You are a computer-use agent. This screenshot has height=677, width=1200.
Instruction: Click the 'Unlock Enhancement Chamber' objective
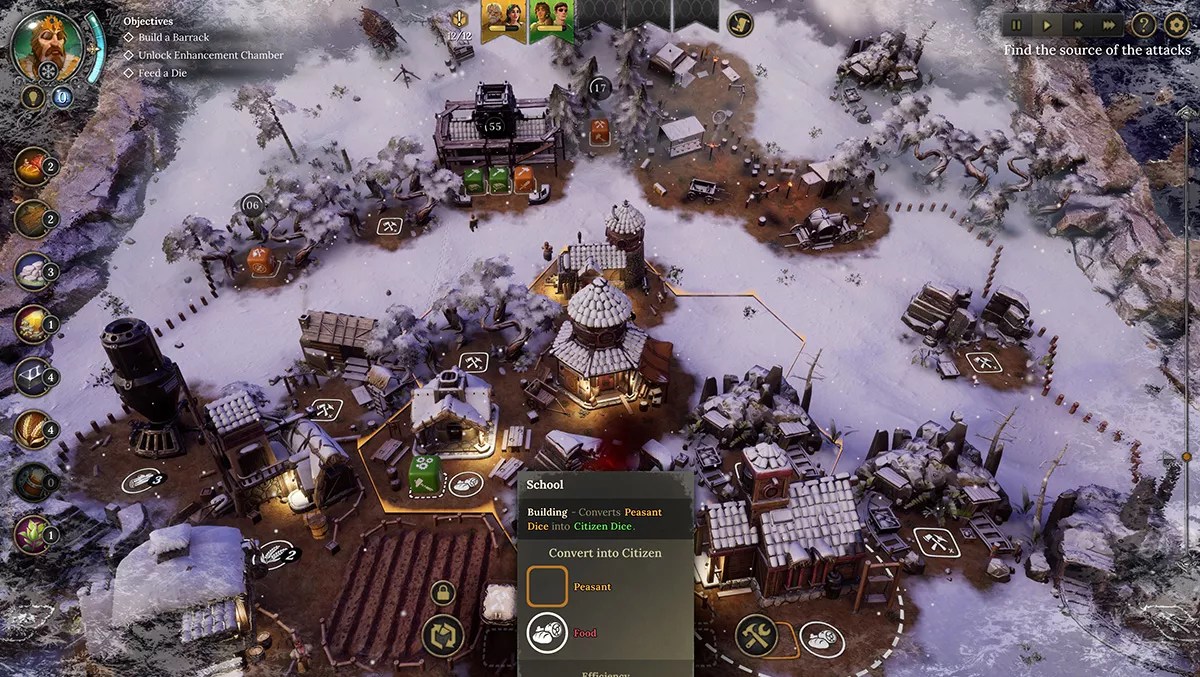210,55
